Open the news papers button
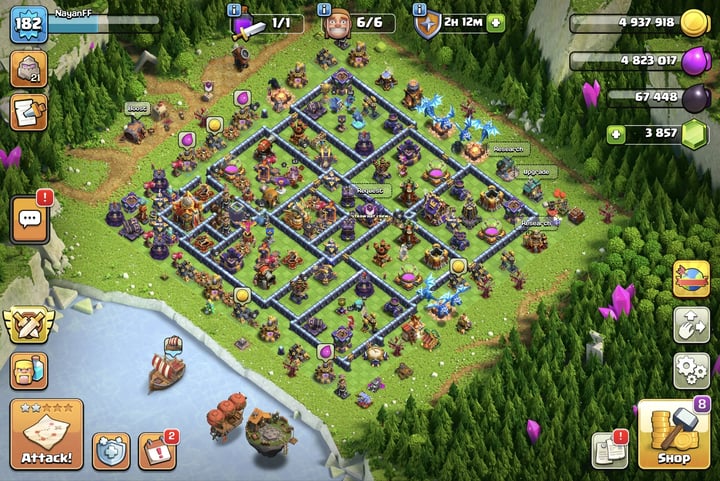Viewport: 720px width, 481px height. (608, 451)
